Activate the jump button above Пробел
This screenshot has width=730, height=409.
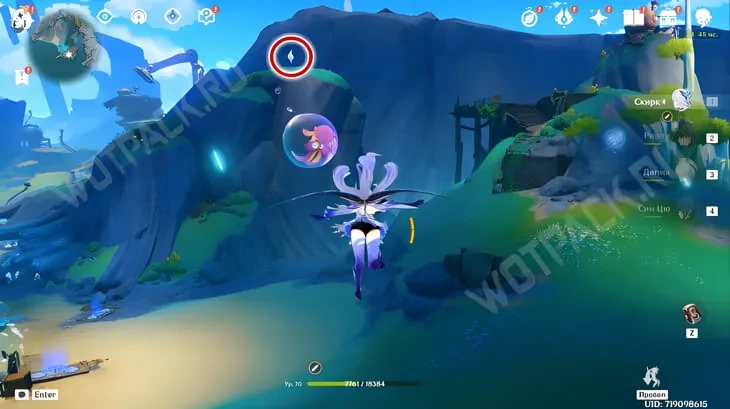coord(652,377)
